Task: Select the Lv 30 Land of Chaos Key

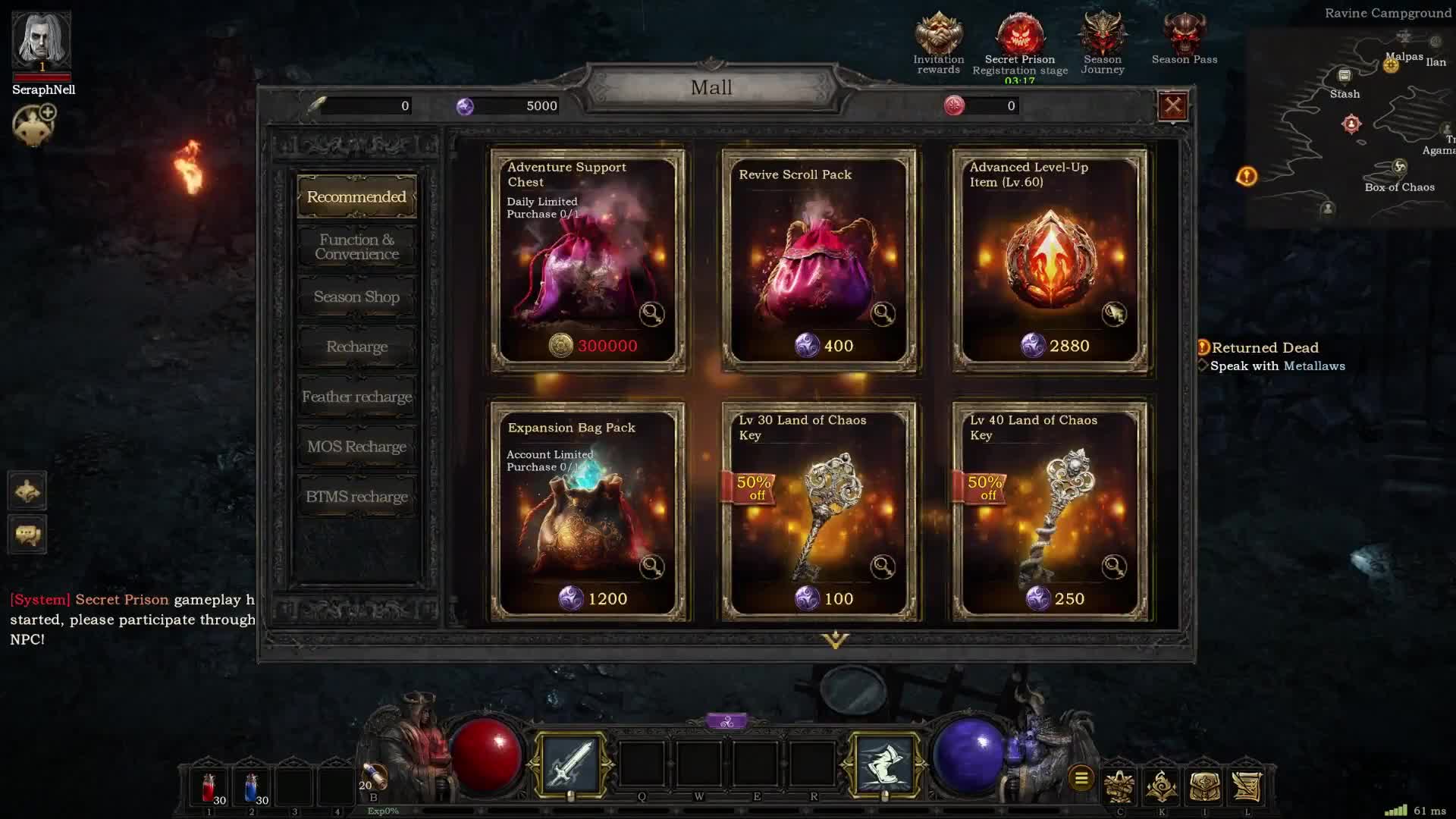Action: [x=819, y=512]
